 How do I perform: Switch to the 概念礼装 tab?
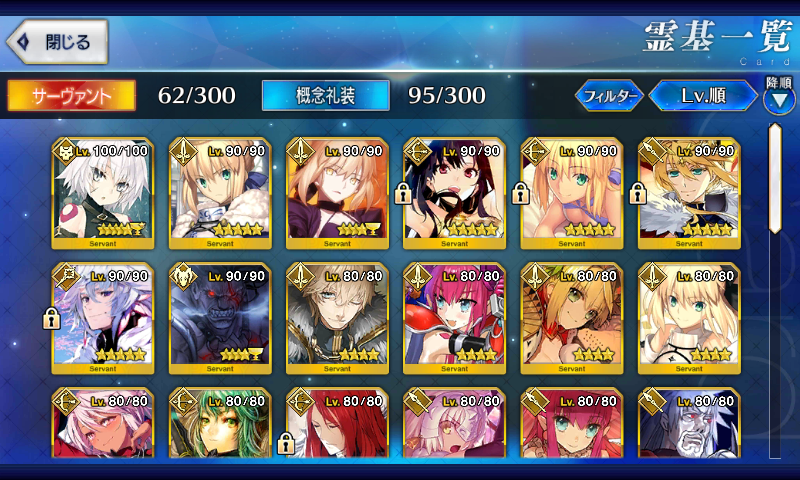click(325, 95)
